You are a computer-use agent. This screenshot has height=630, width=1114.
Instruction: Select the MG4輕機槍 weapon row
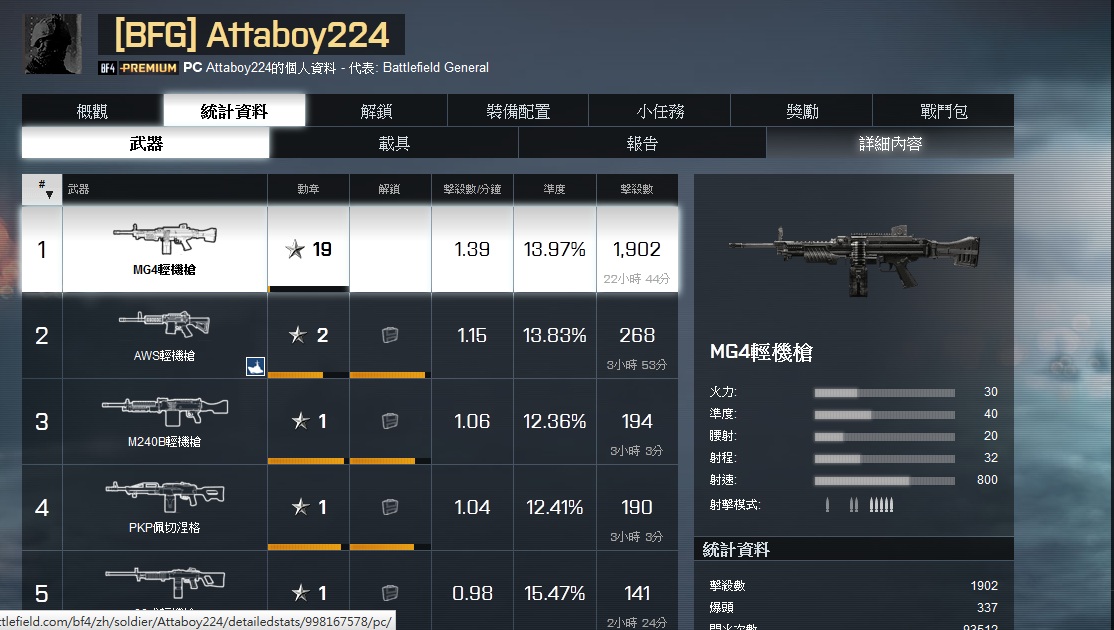[x=164, y=249]
